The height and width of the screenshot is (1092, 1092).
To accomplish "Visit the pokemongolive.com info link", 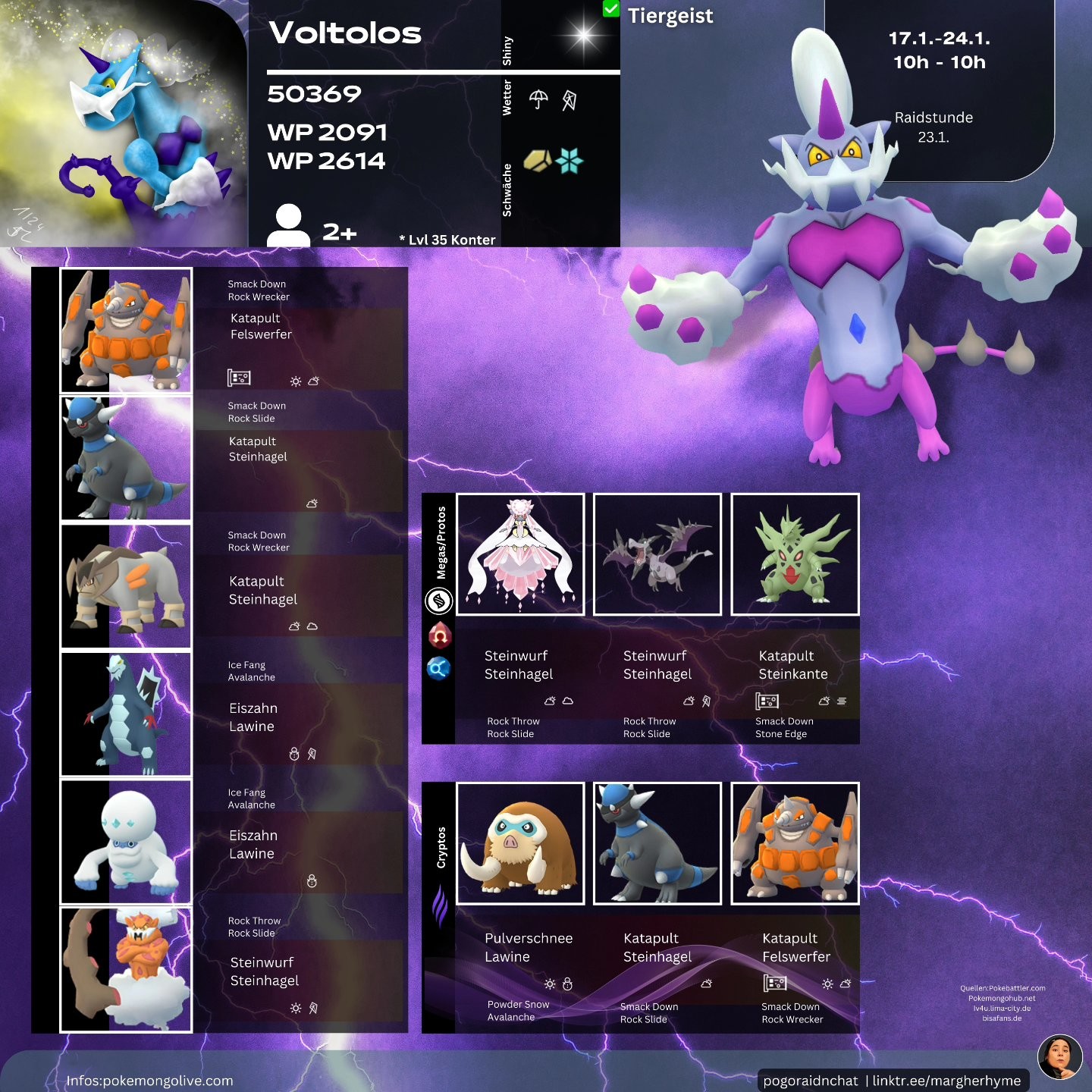I will [150, 1081].
